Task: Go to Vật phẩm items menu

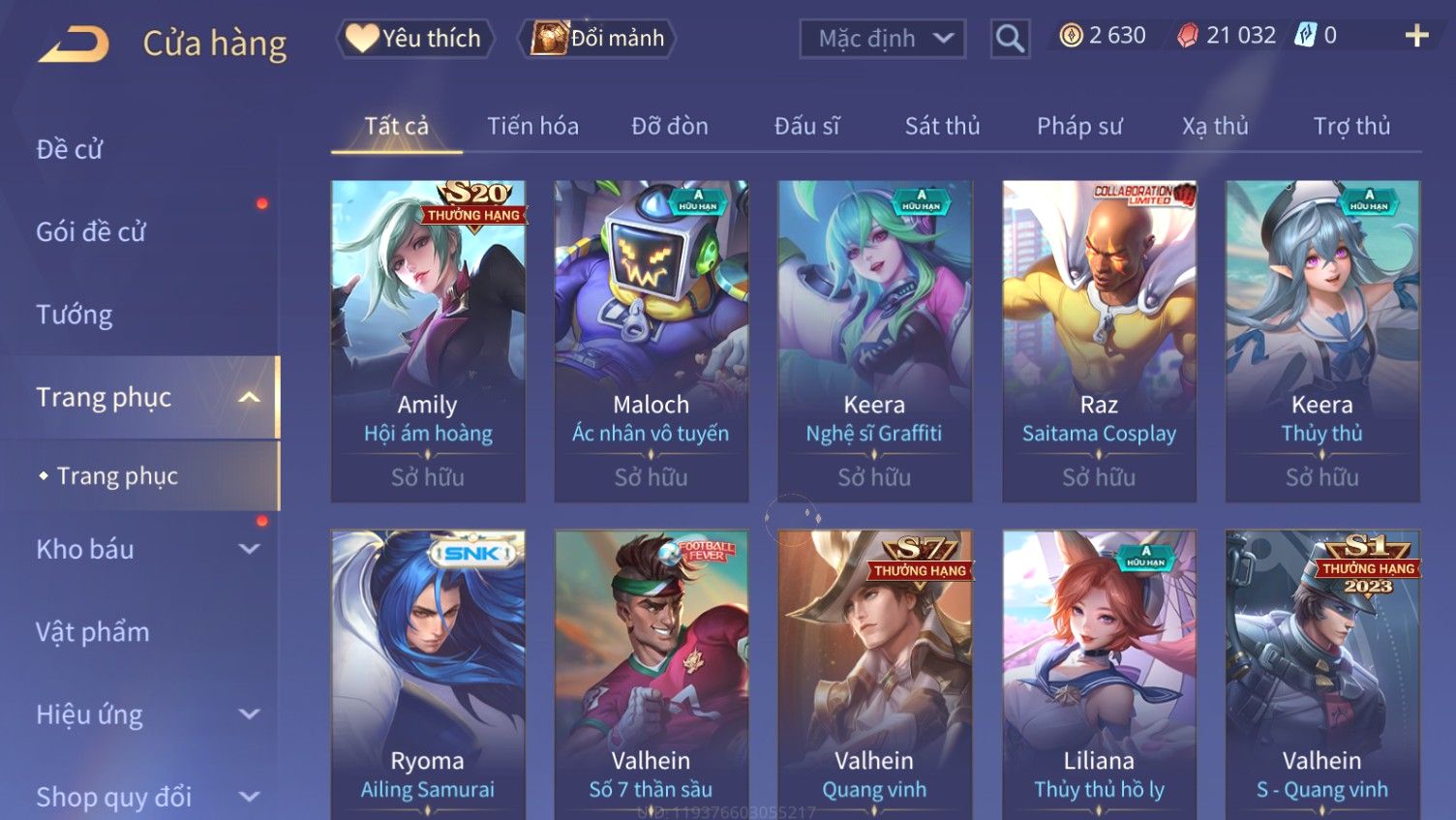Action: (x=93, y=632)
